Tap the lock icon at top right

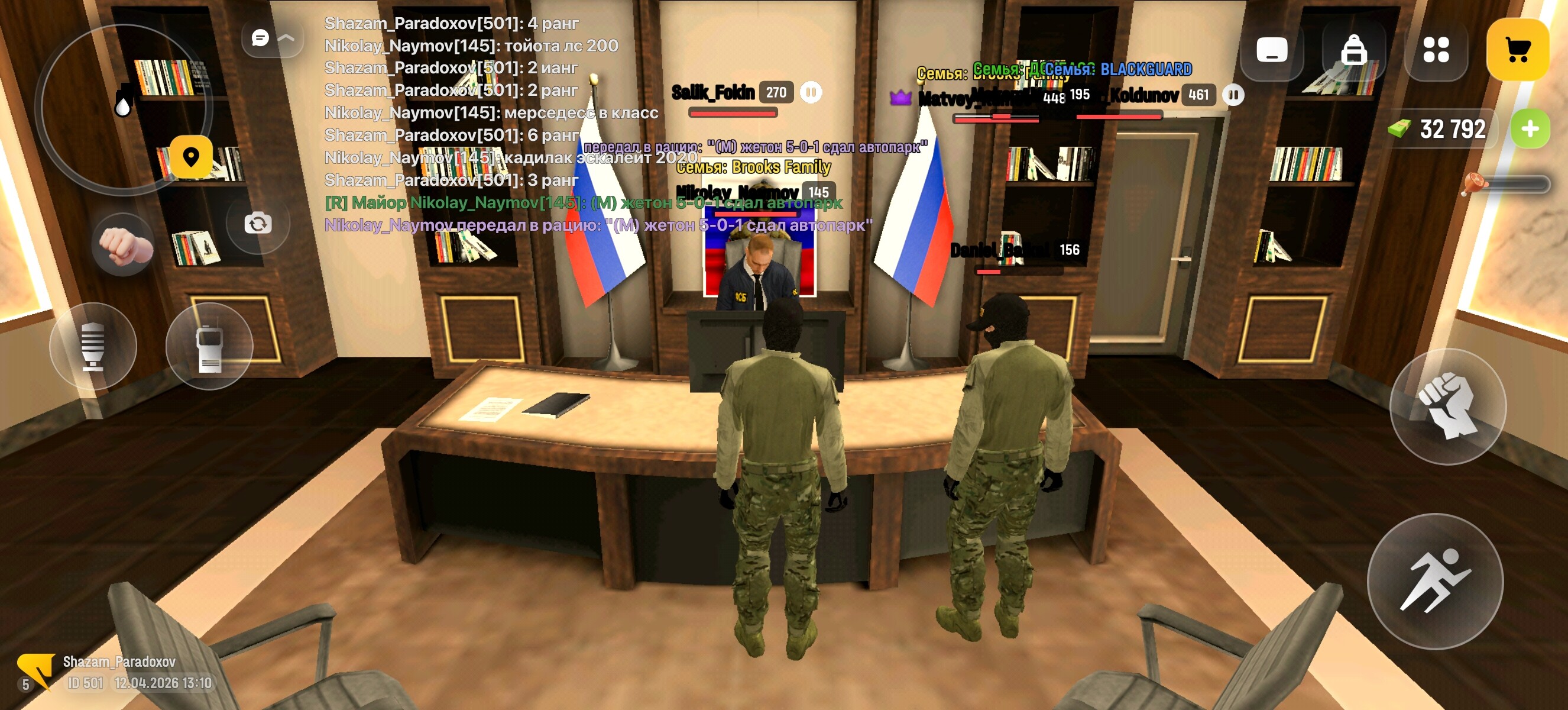pyautogui.click(x=1355, y=50)
